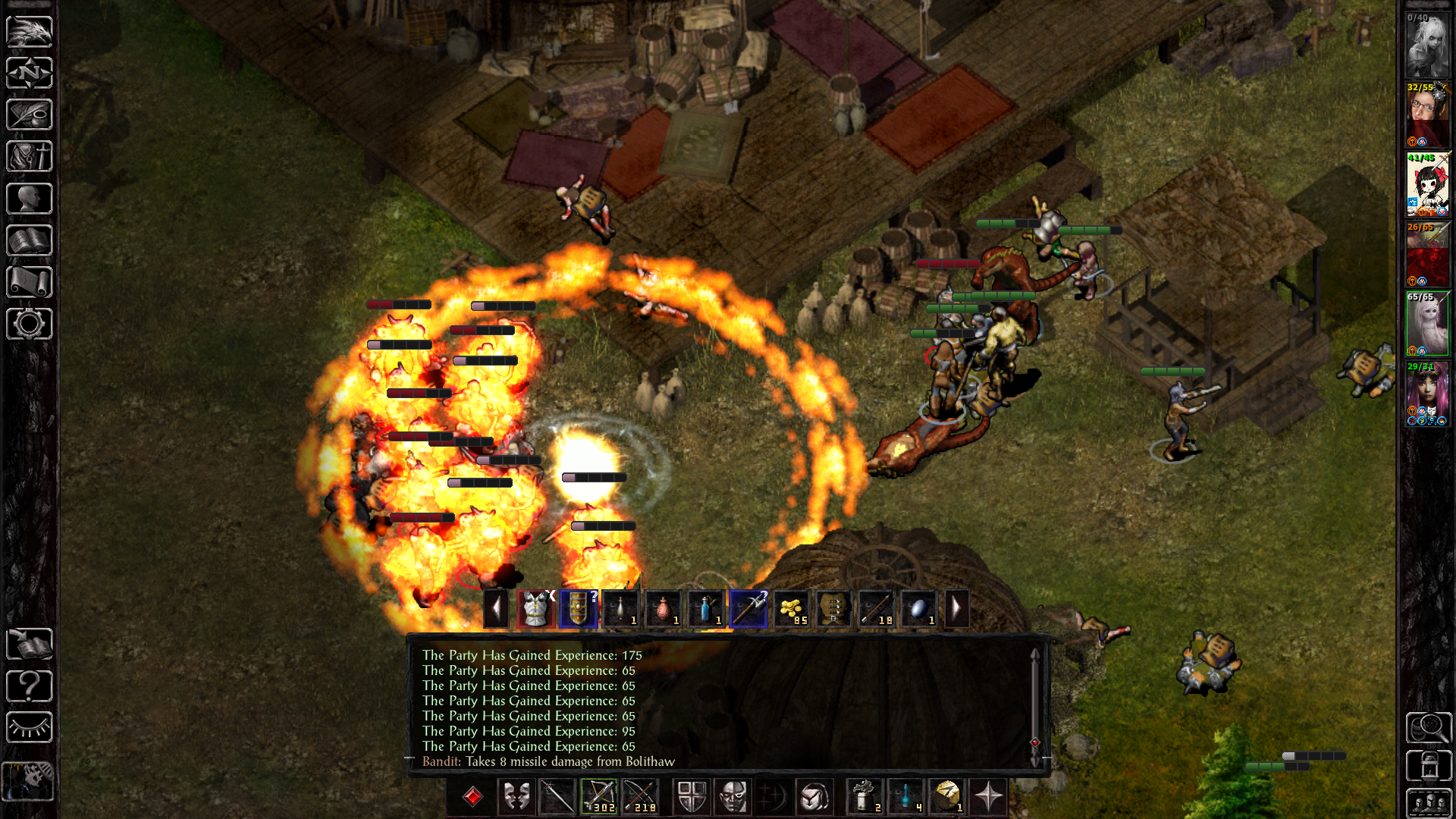Viewport: 1456px width, 819px height.
Task: Select the sword weapon slot
Action: 557,797
